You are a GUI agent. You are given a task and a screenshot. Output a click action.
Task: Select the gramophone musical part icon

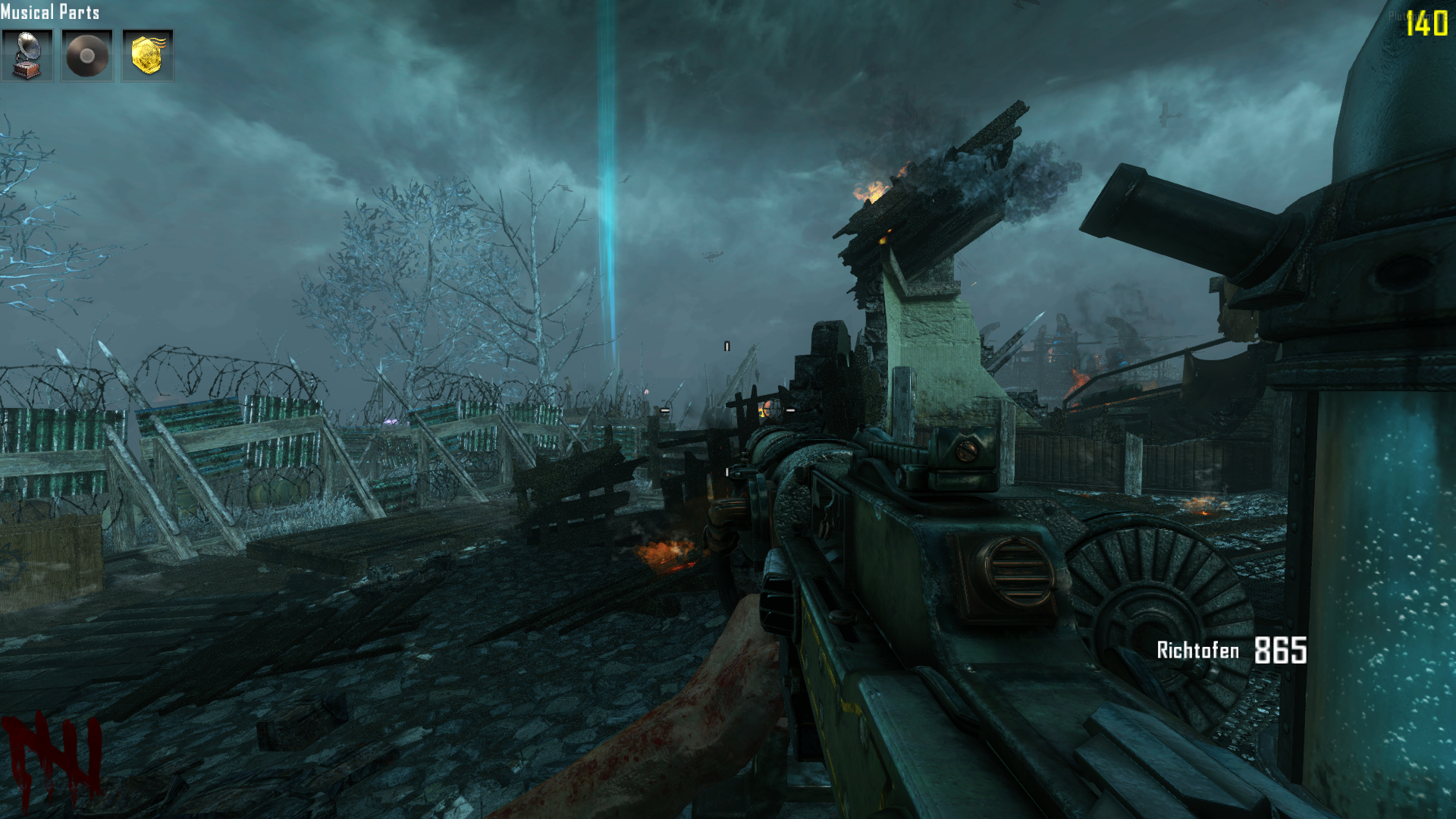coord(27,55)
